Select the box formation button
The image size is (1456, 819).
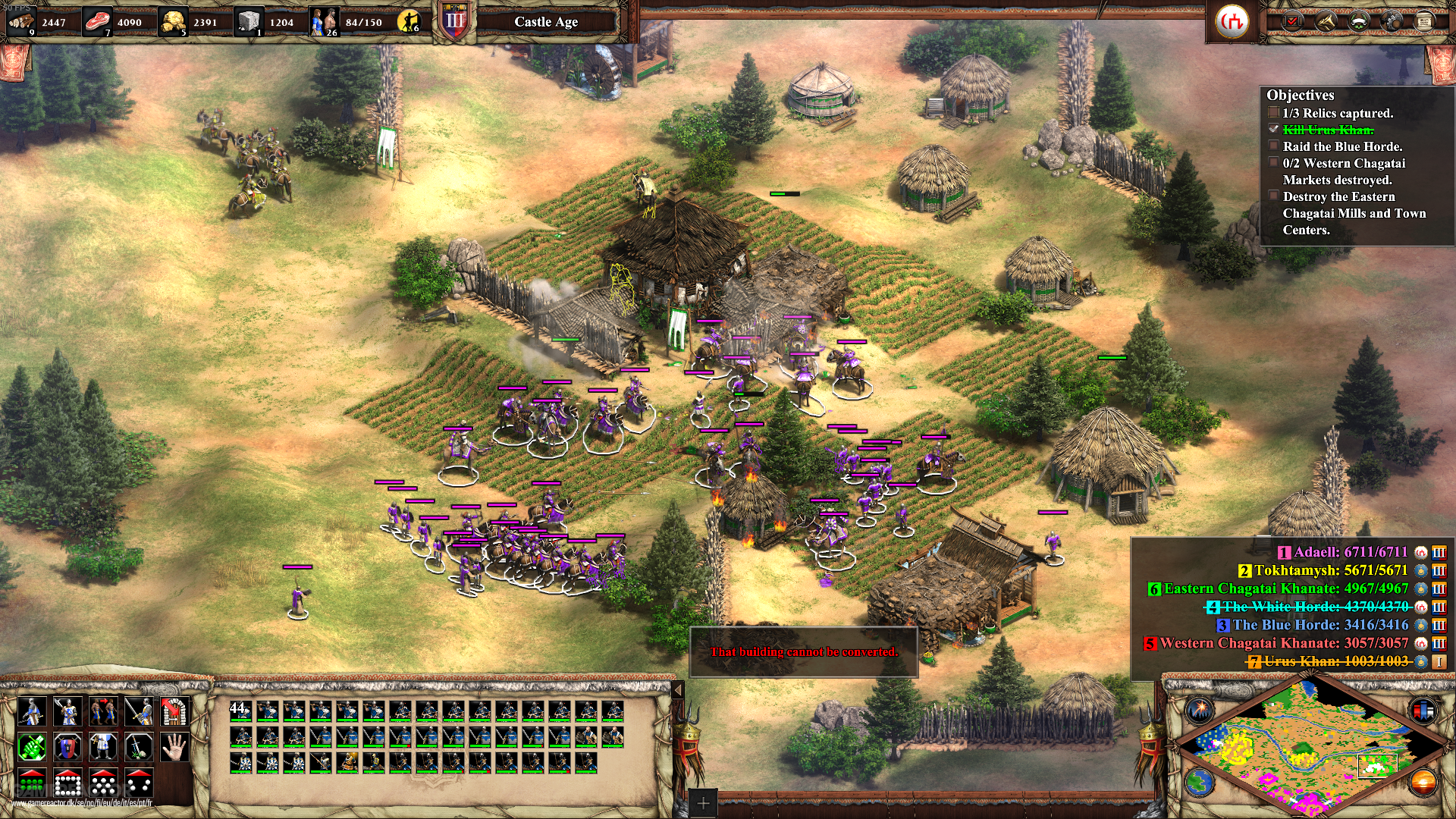click(x=67, y=783)
